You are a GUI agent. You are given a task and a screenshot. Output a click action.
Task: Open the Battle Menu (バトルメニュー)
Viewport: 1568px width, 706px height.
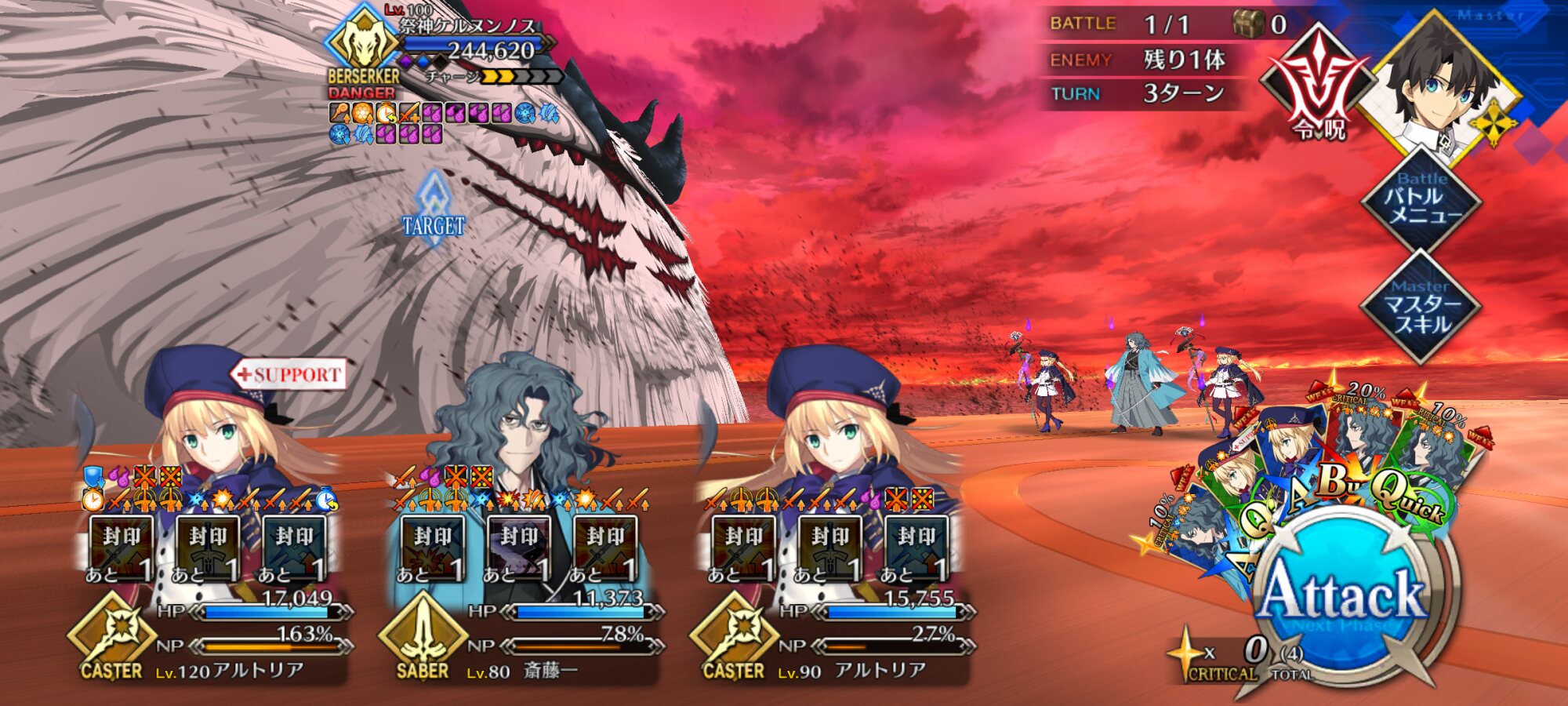point(1421,202)
